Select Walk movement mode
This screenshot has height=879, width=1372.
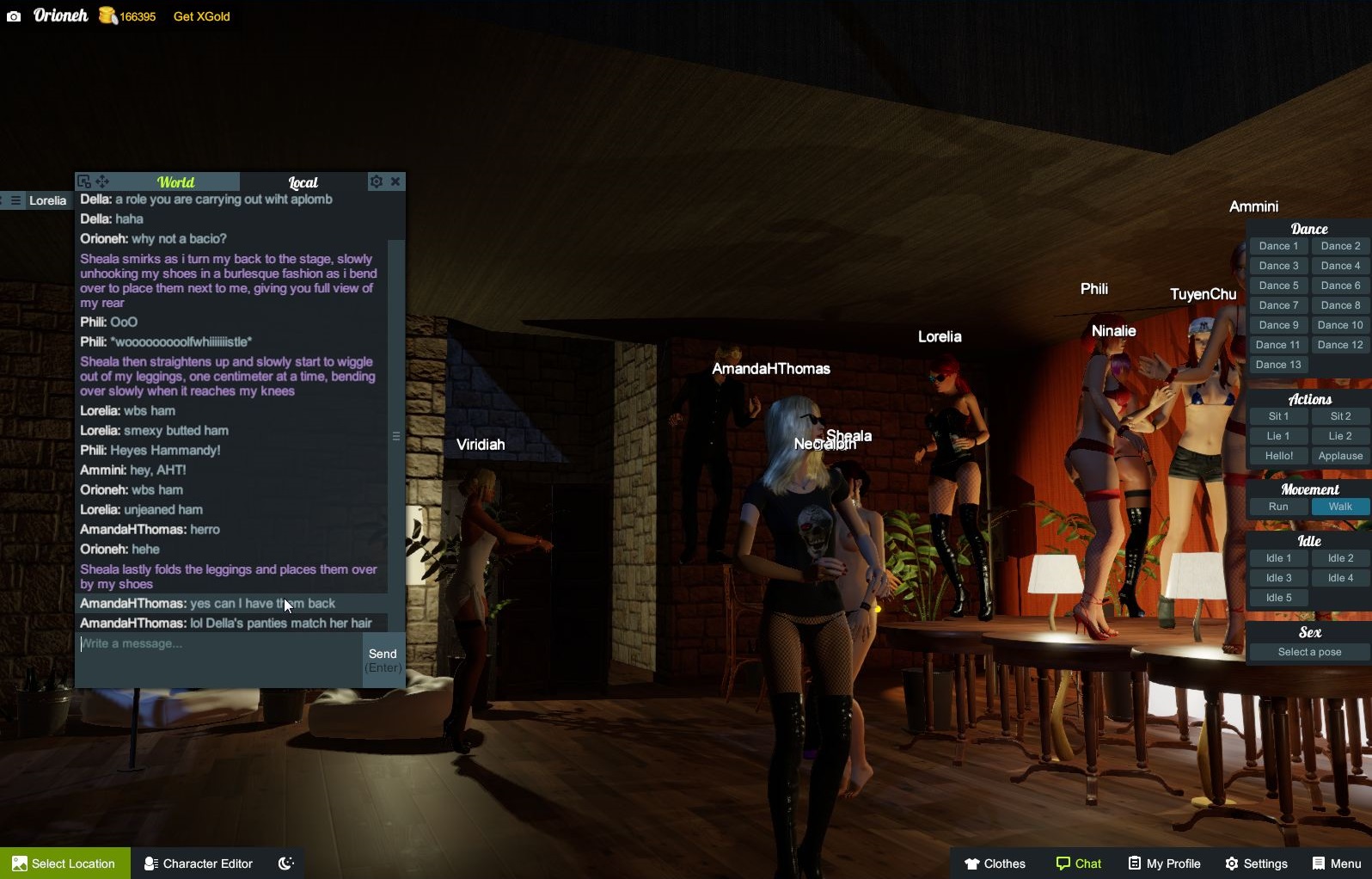(1339, 507)
